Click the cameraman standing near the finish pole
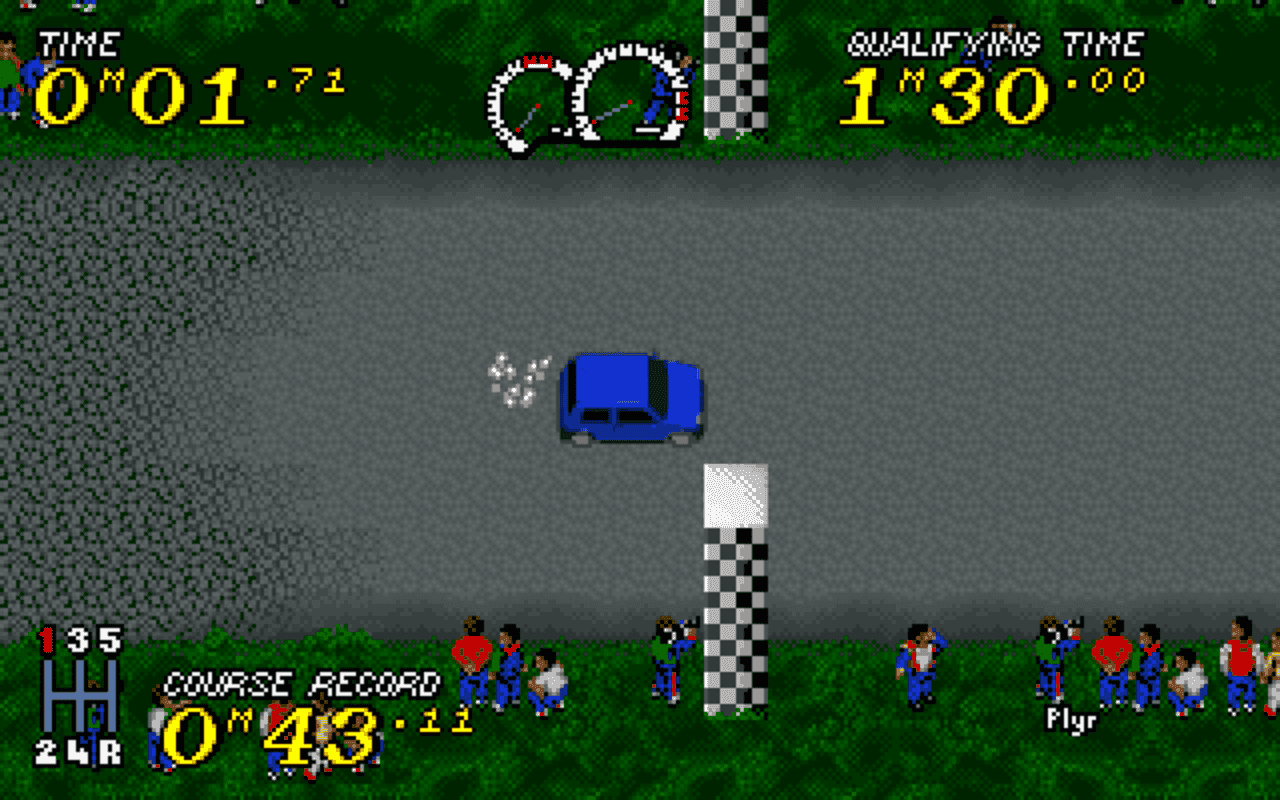The width and height of the screenshot is (1280, 800). coord(670,655)
